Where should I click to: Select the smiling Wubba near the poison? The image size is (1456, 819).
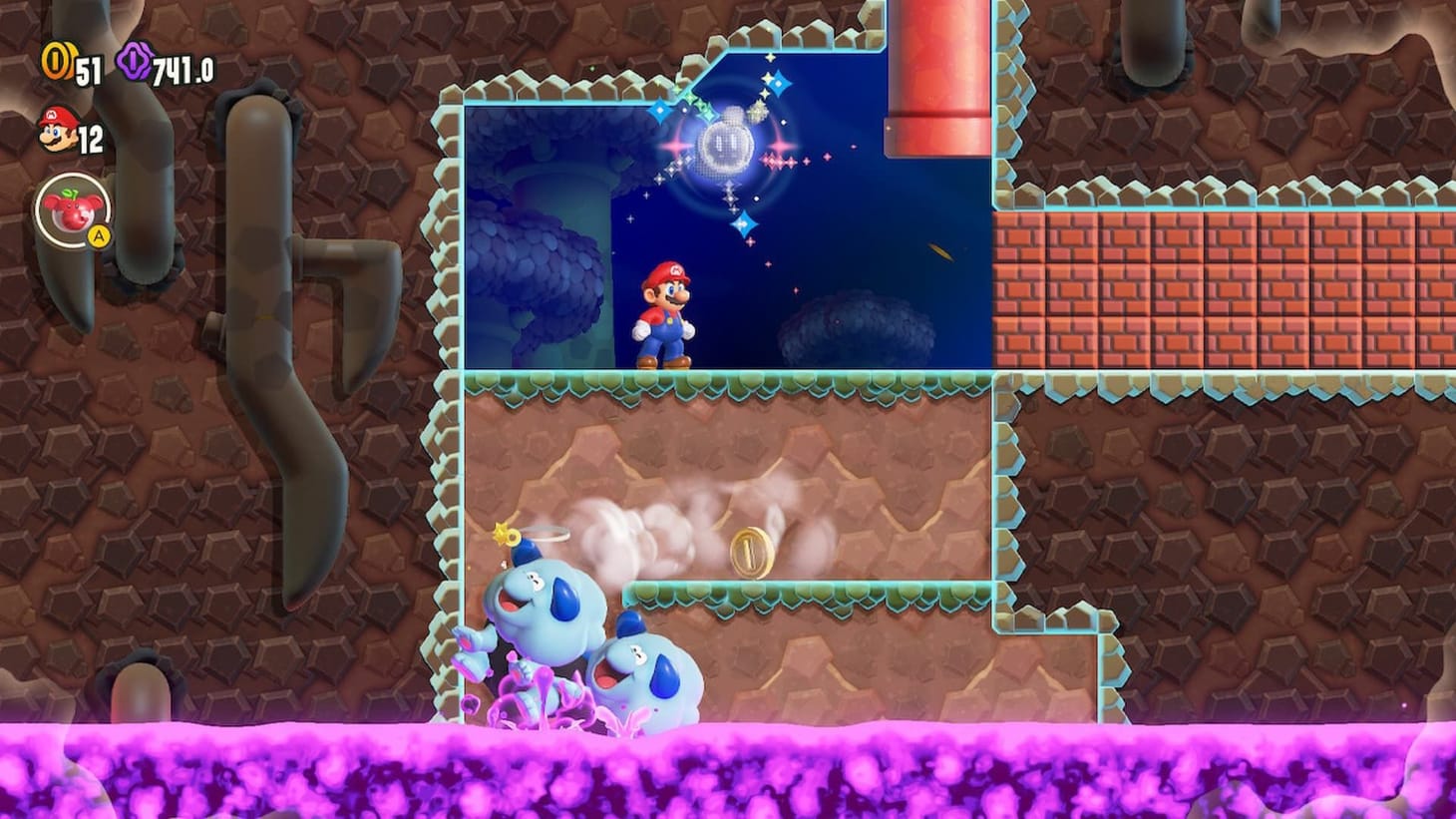click(648, 673)
